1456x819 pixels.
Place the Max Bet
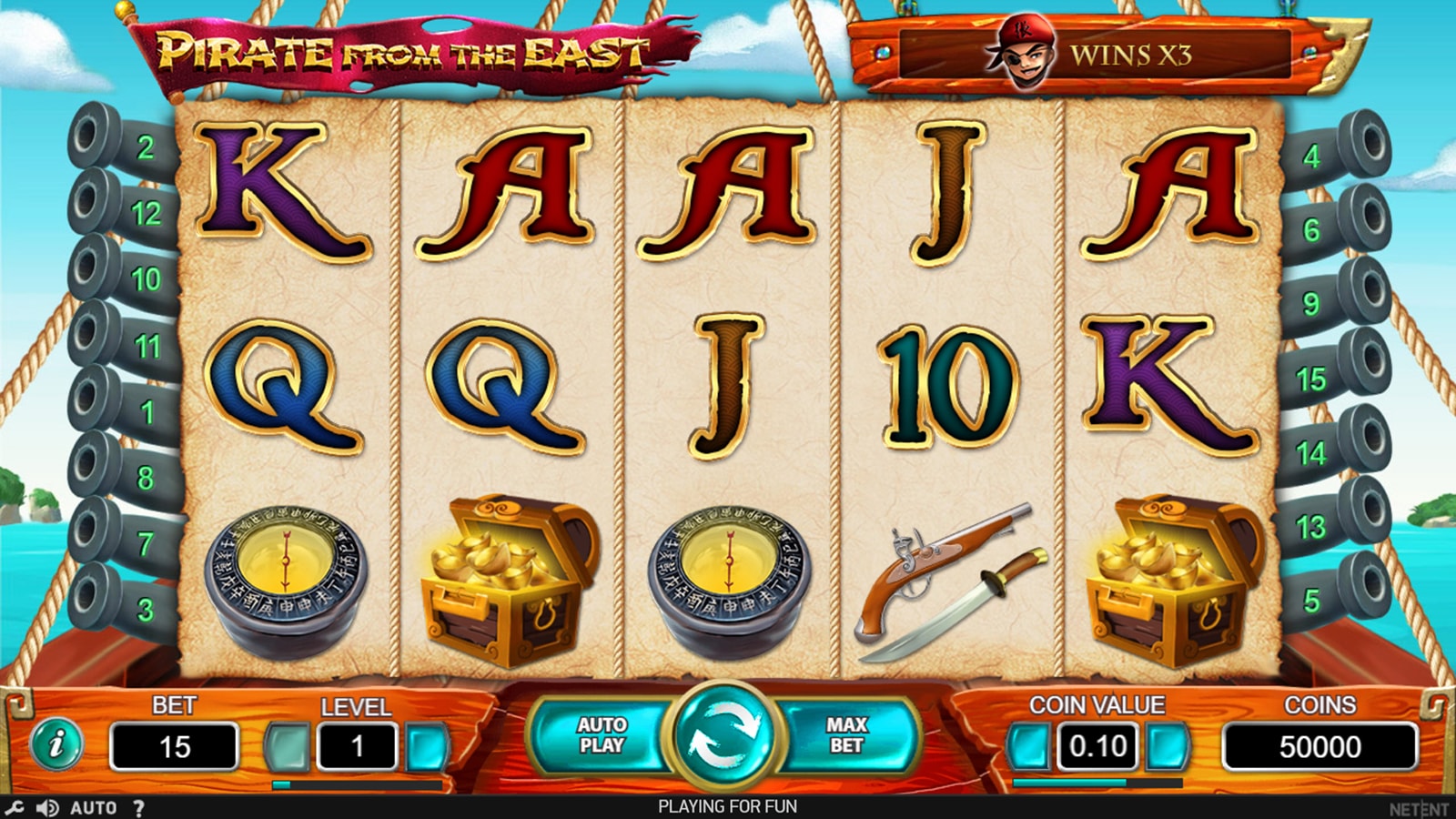point(846,735)
